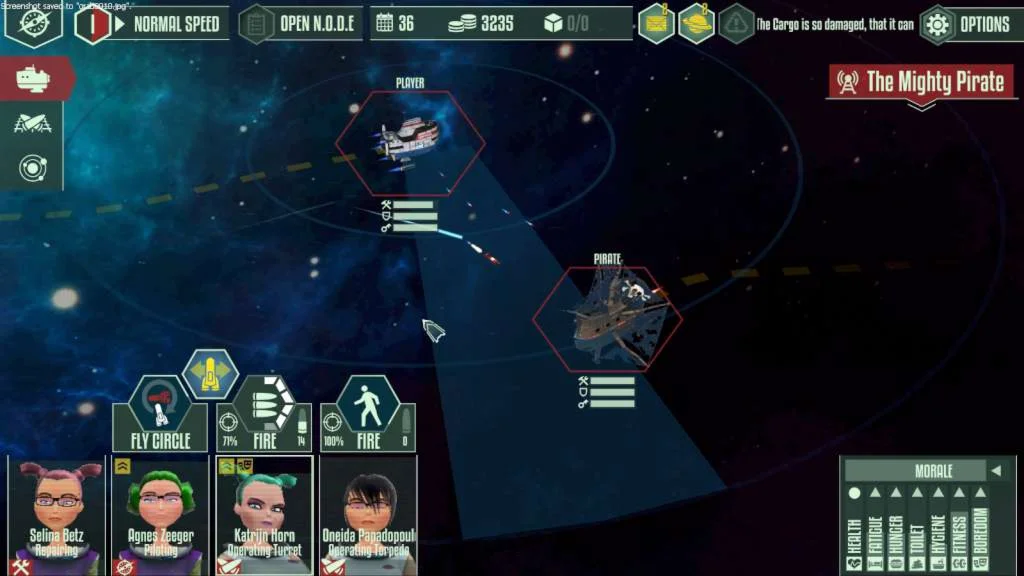Activate the Fly Circle maneuver
Screen dimensions: 1024x576
pyautogui.click(x=160, y=415)
